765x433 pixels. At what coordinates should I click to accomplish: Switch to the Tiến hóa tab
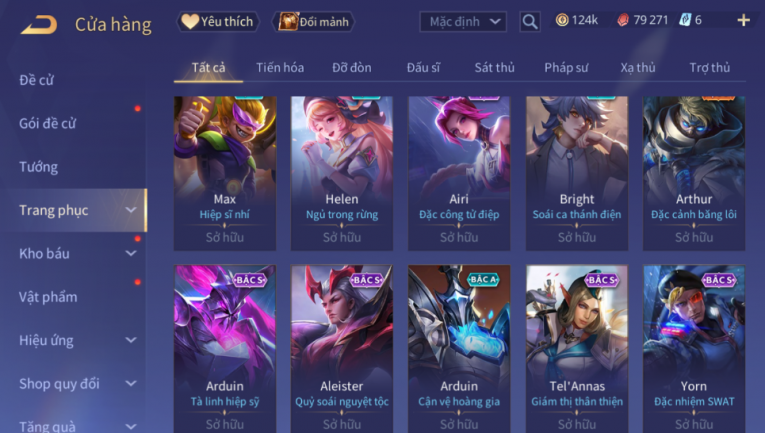point(280,67)
